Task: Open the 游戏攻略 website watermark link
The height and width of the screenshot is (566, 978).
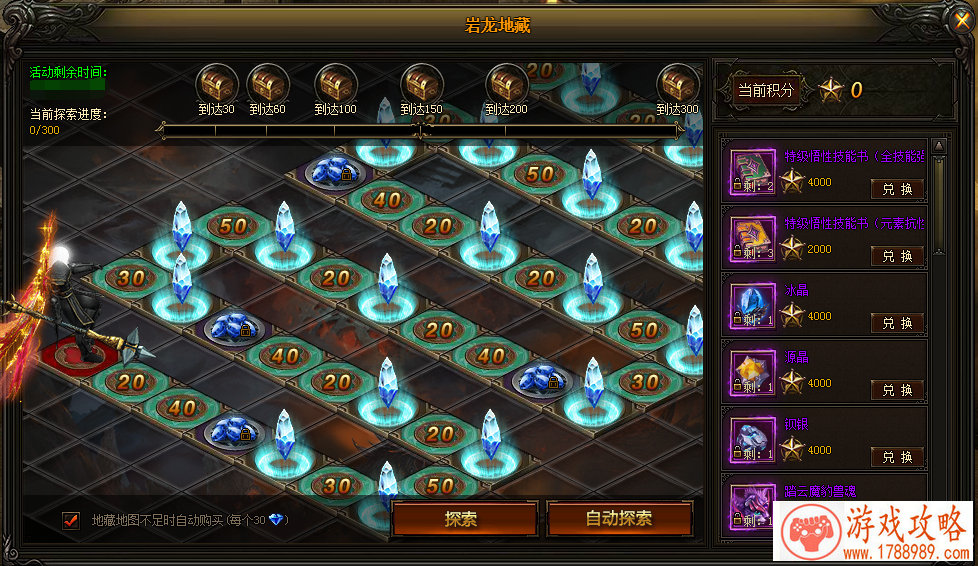Action: pos(873,534)
